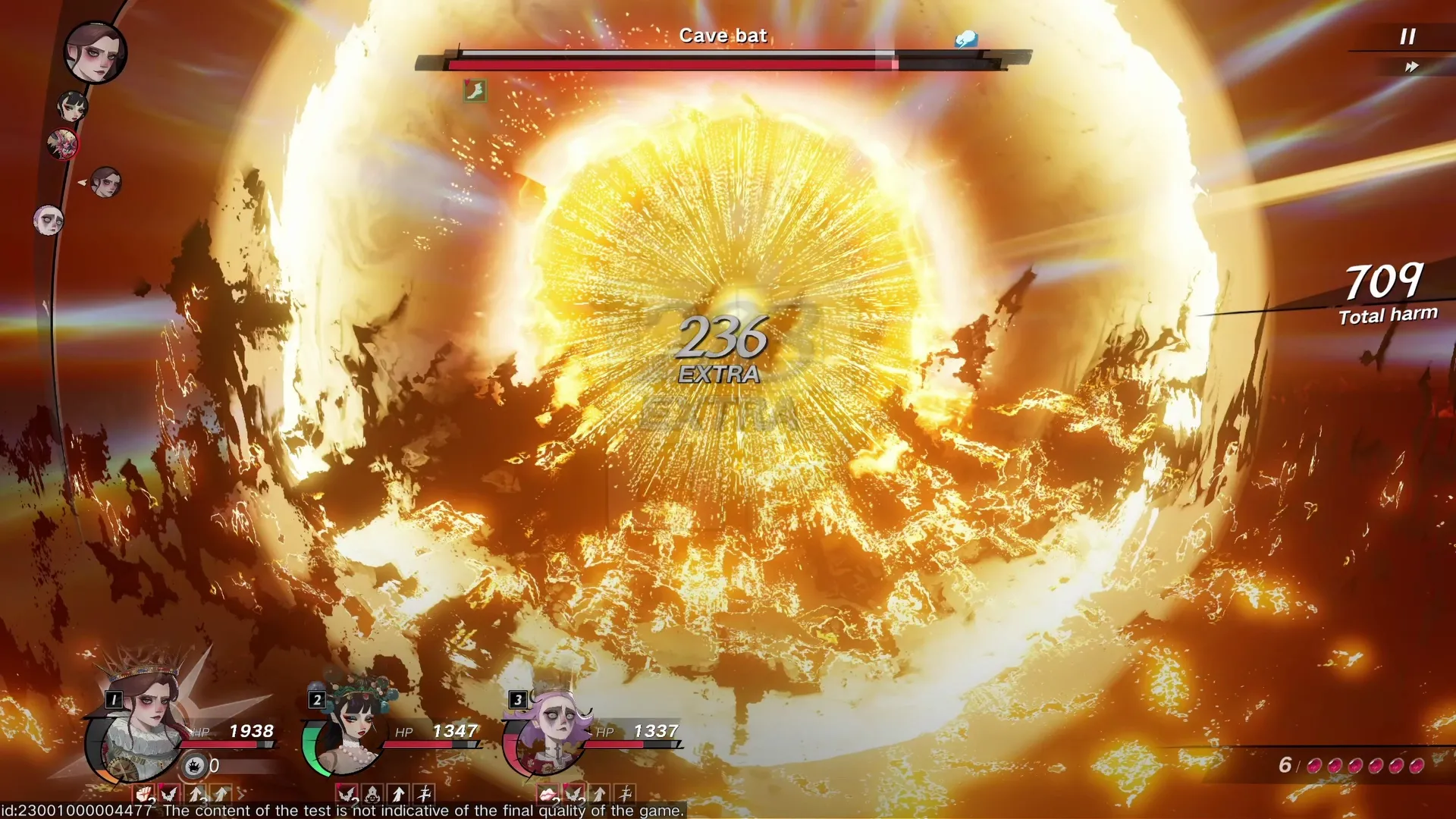Viewport: 1456px width, 819px height.
Task: Expand the turn order arrow marker
Action: [81, 181]
